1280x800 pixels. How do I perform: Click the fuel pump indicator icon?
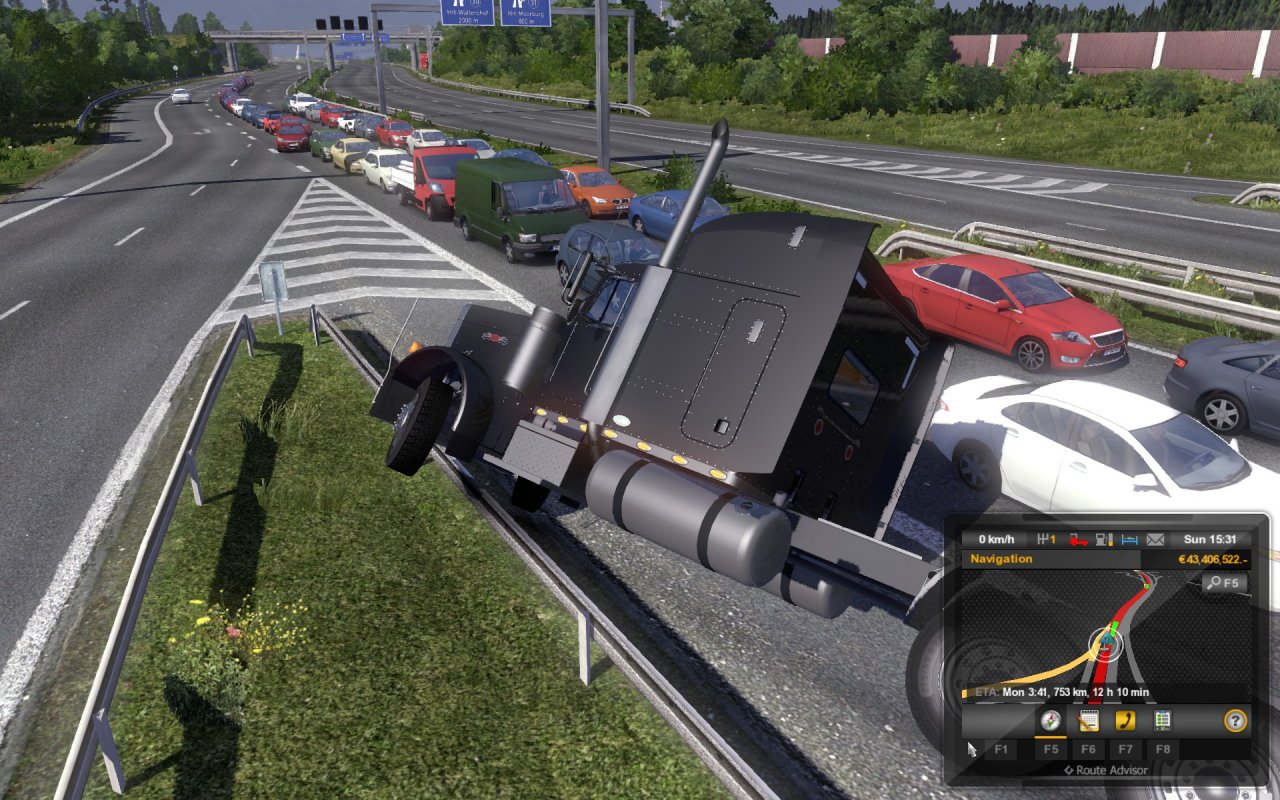point(1105,540)
